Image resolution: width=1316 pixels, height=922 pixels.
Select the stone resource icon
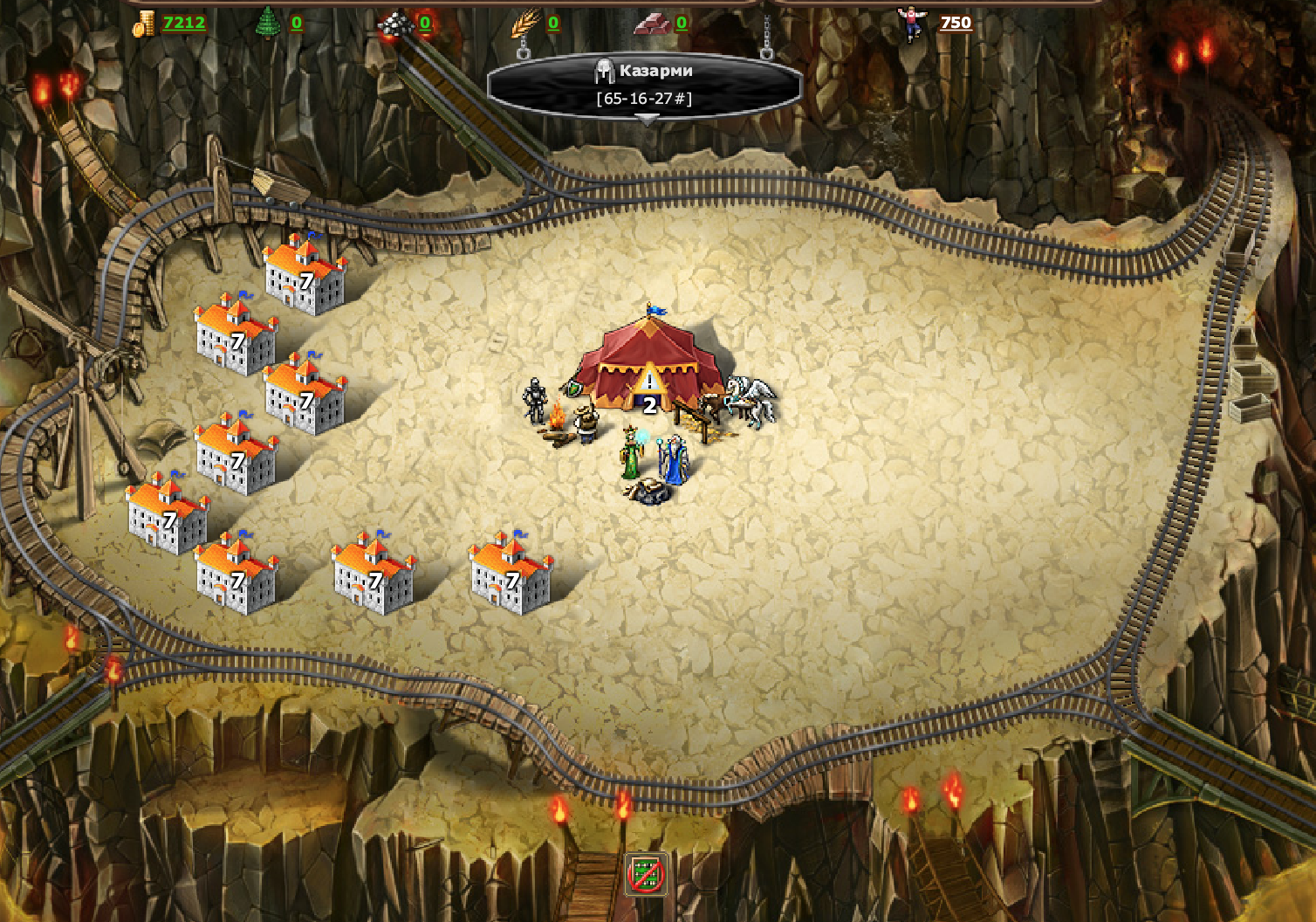pos(395,24)
